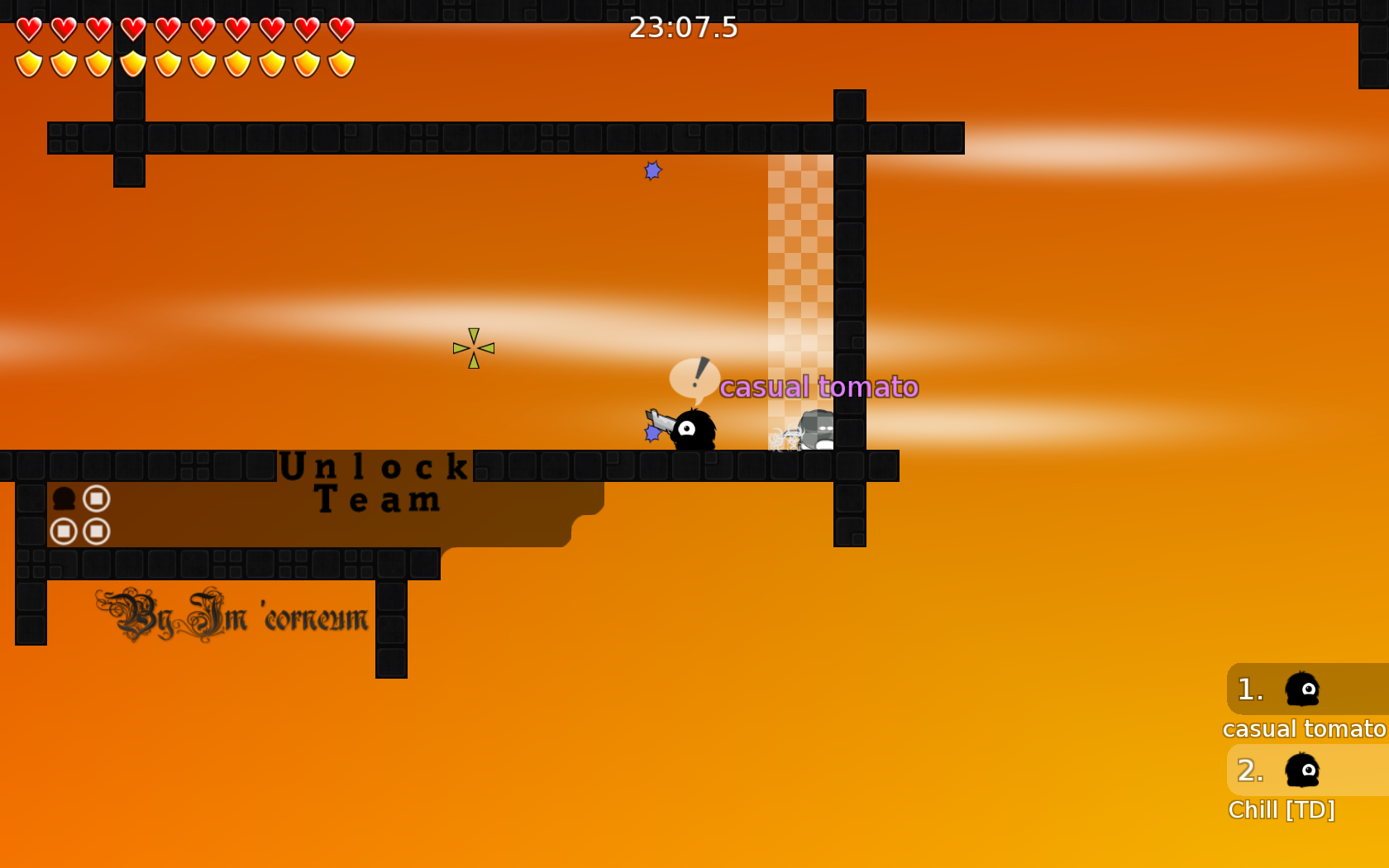The height and width of the screenshot is (868, 1389).
Task: Toggle the bottom-right circled stop button
Action: point(97,532)
